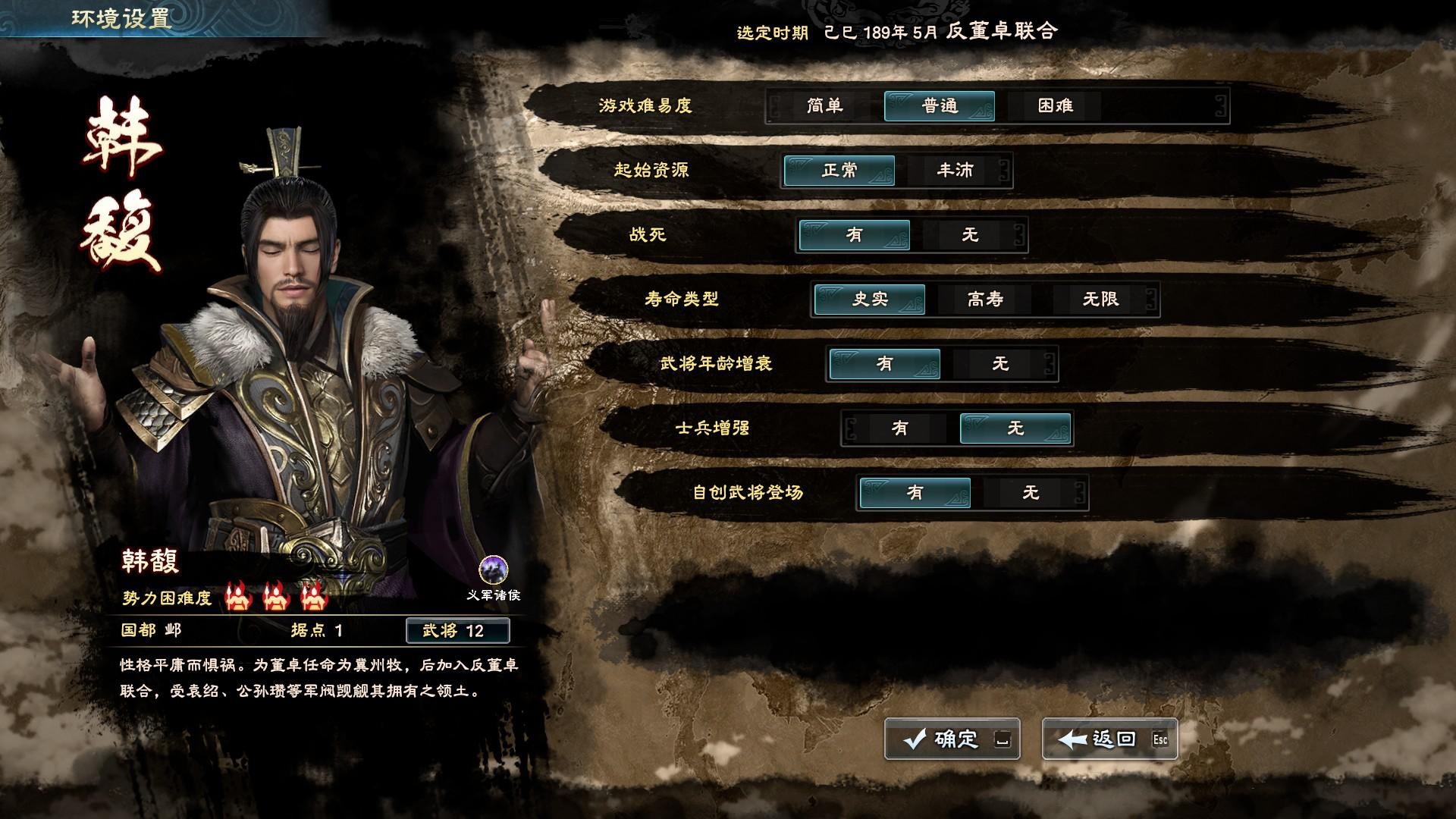Click the first flame icon beside 势力困难度
Screen dimensions: 1456x819
click(239, 597)
